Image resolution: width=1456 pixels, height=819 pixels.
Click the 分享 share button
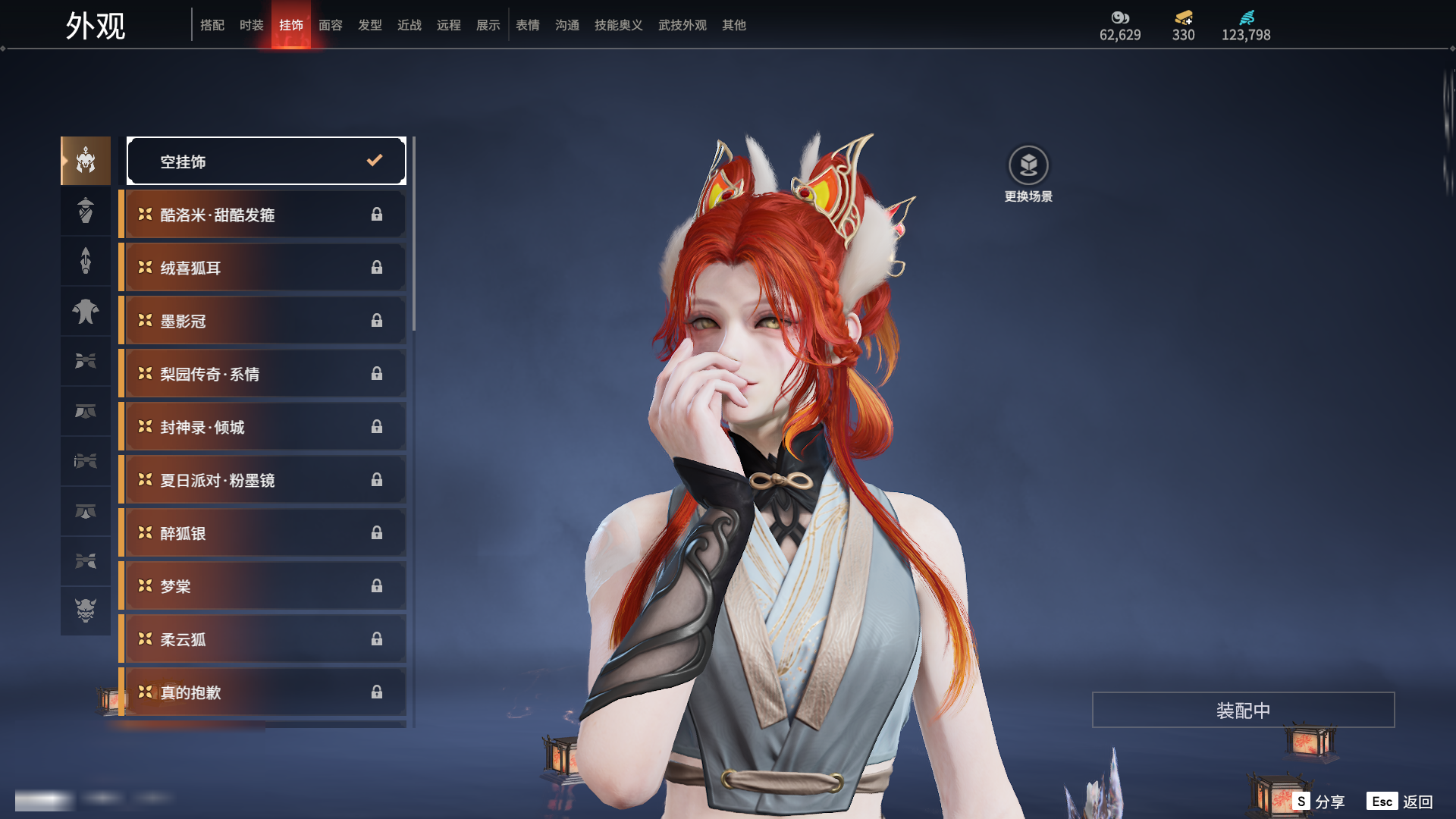click(1319, 802)
